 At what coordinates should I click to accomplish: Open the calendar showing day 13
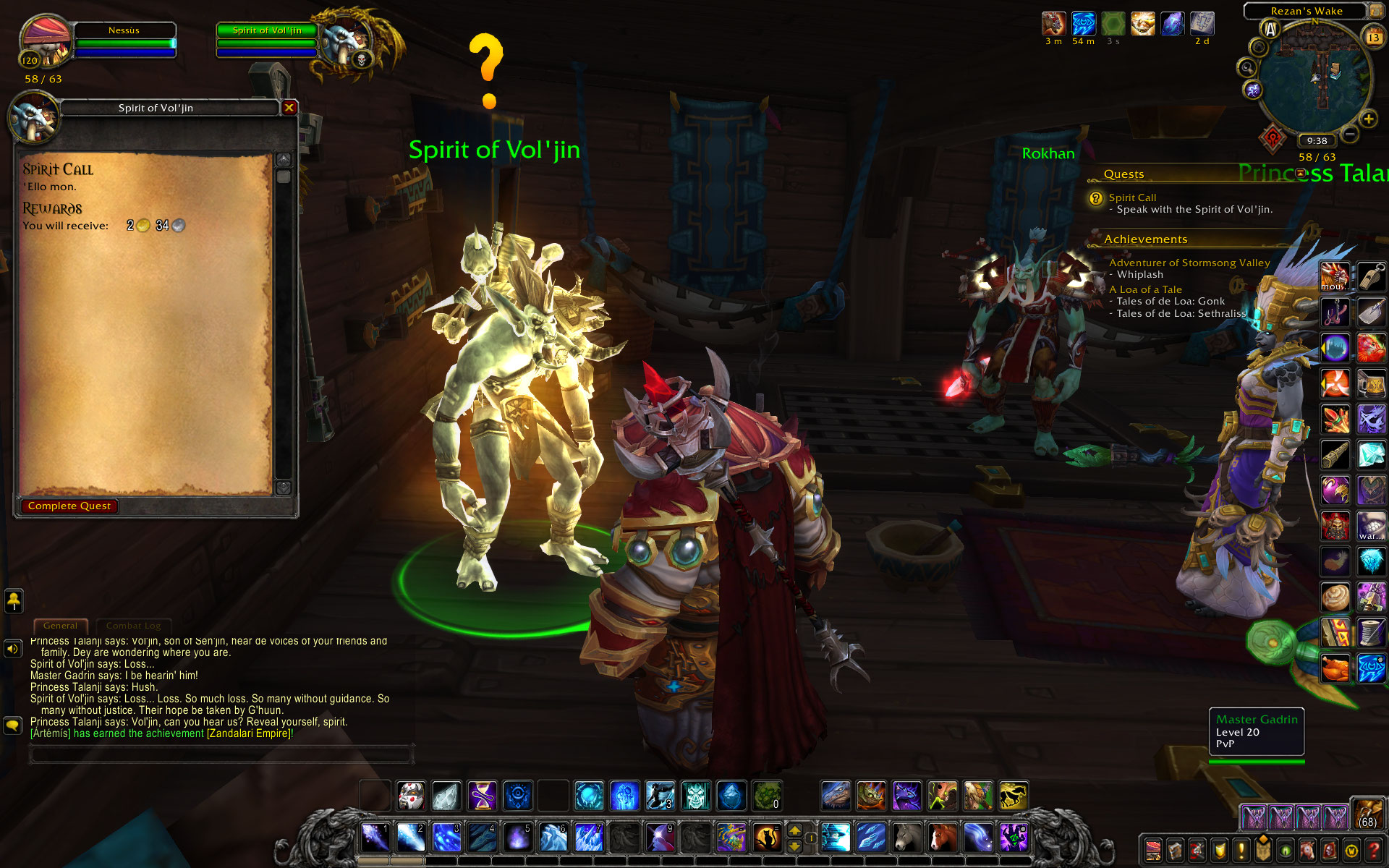(1373, 36)
